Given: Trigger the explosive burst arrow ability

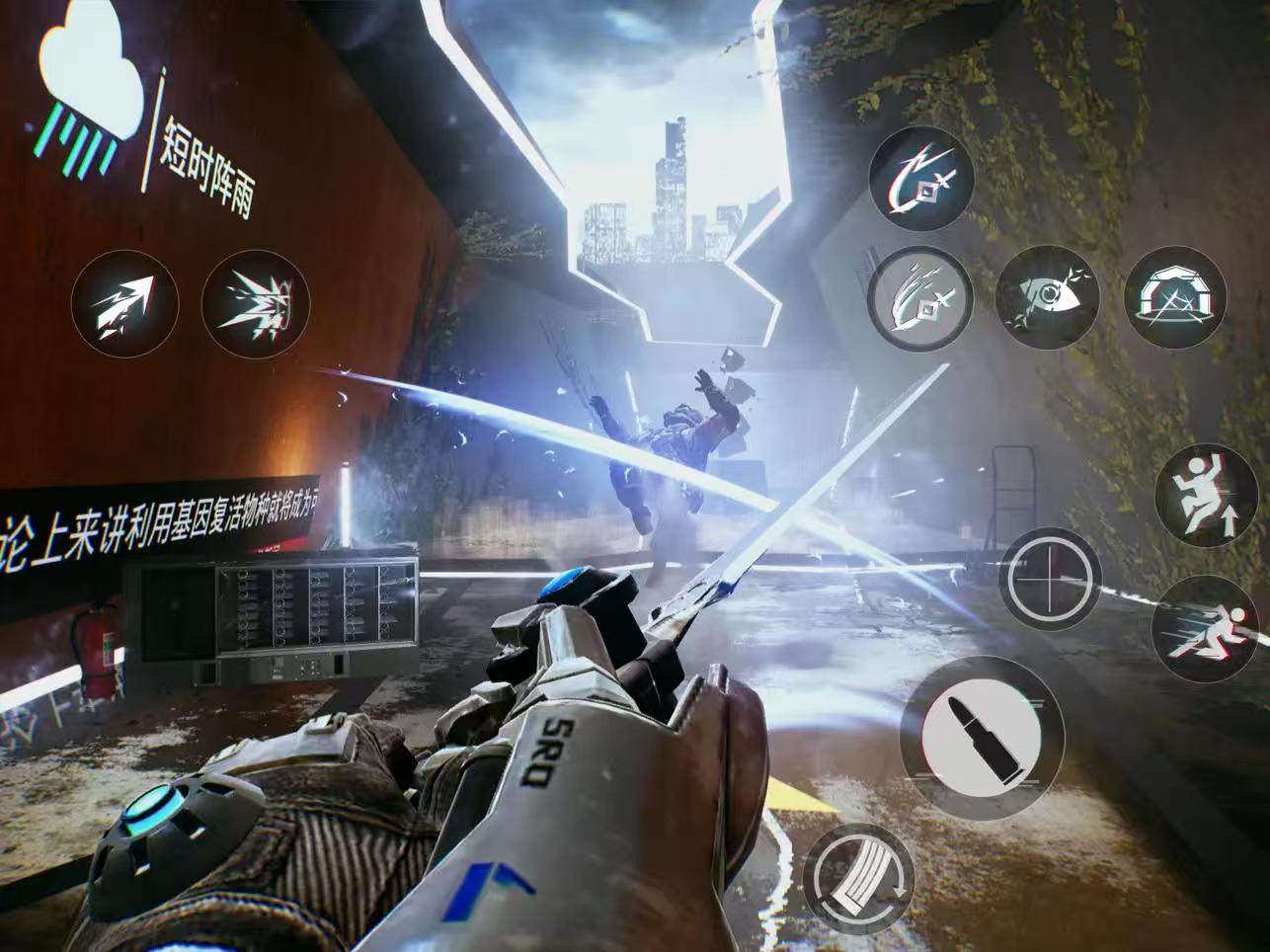Looking at the screenshot, I should [x=255, y=303].
